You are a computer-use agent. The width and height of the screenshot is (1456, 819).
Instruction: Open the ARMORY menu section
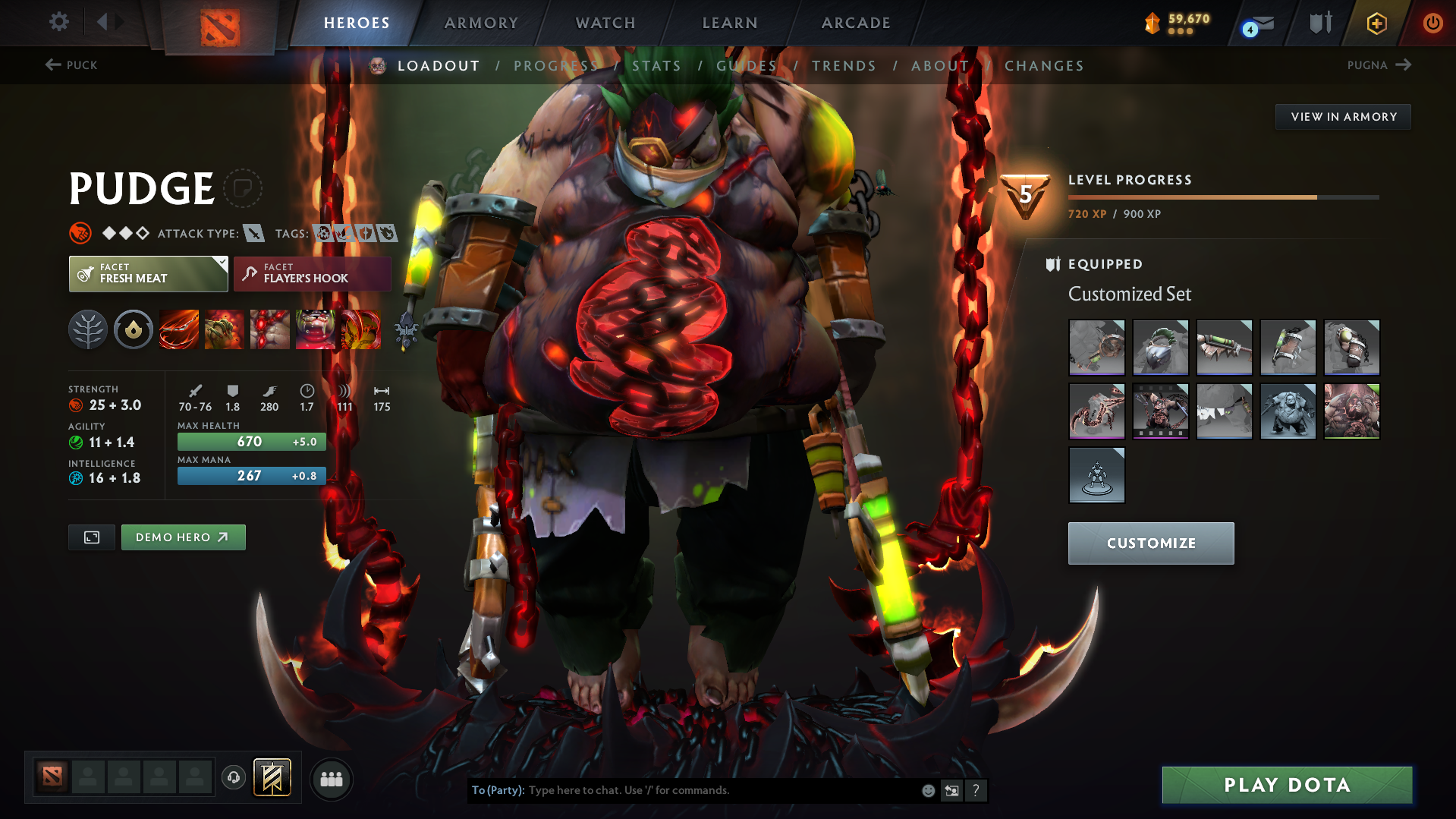(x=481, y=23)
